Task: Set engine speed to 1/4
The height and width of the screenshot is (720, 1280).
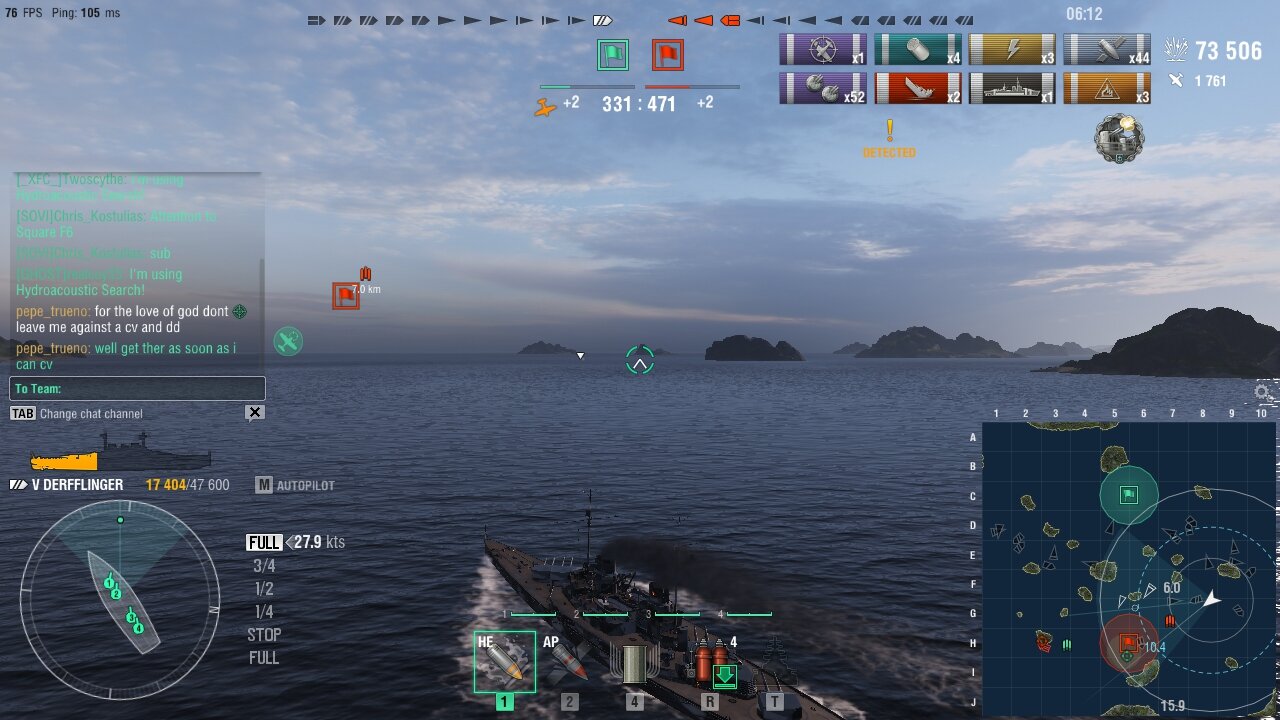Action: (x=264, y=612)
